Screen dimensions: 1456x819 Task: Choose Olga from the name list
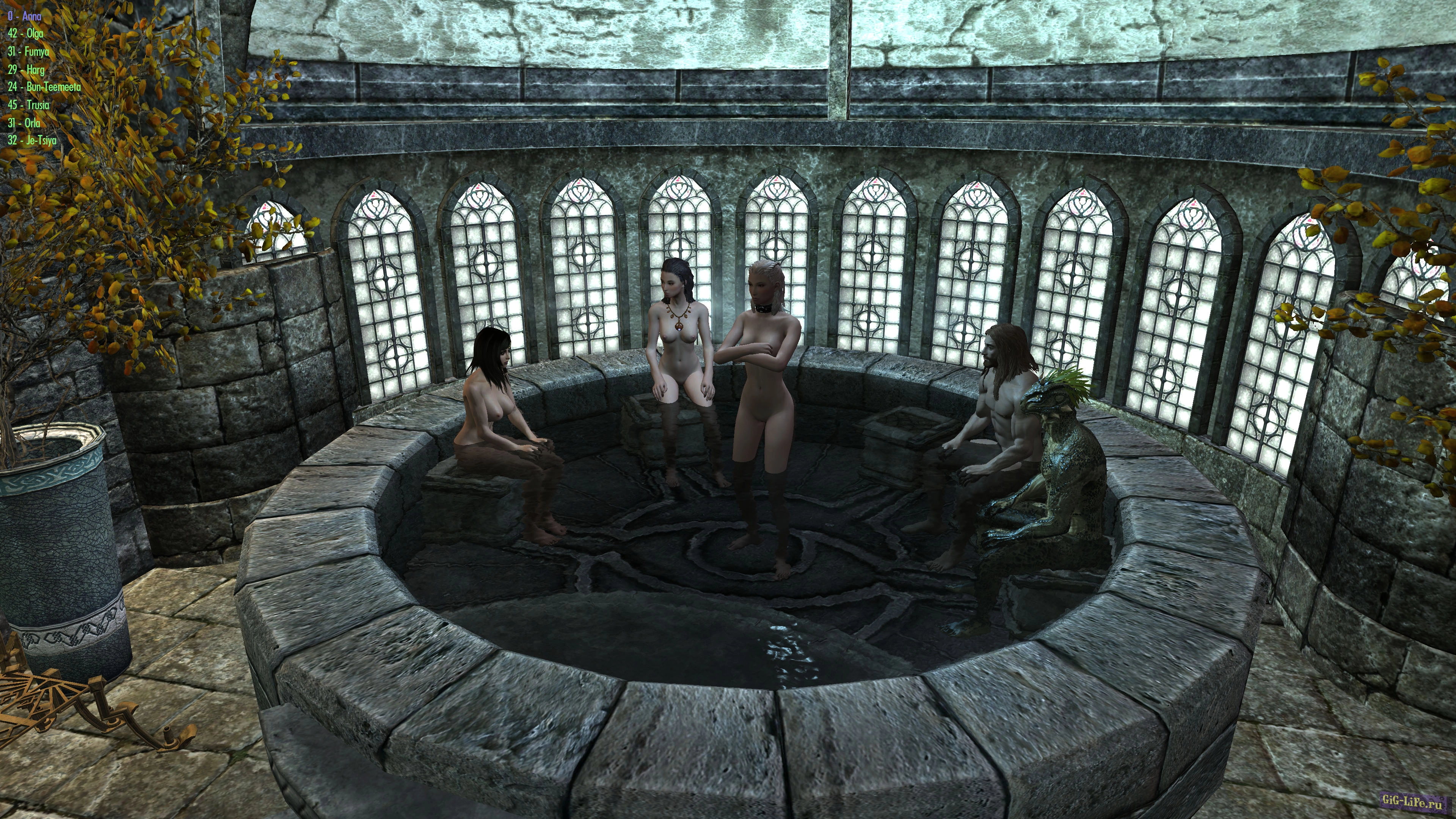pos(26,34)
